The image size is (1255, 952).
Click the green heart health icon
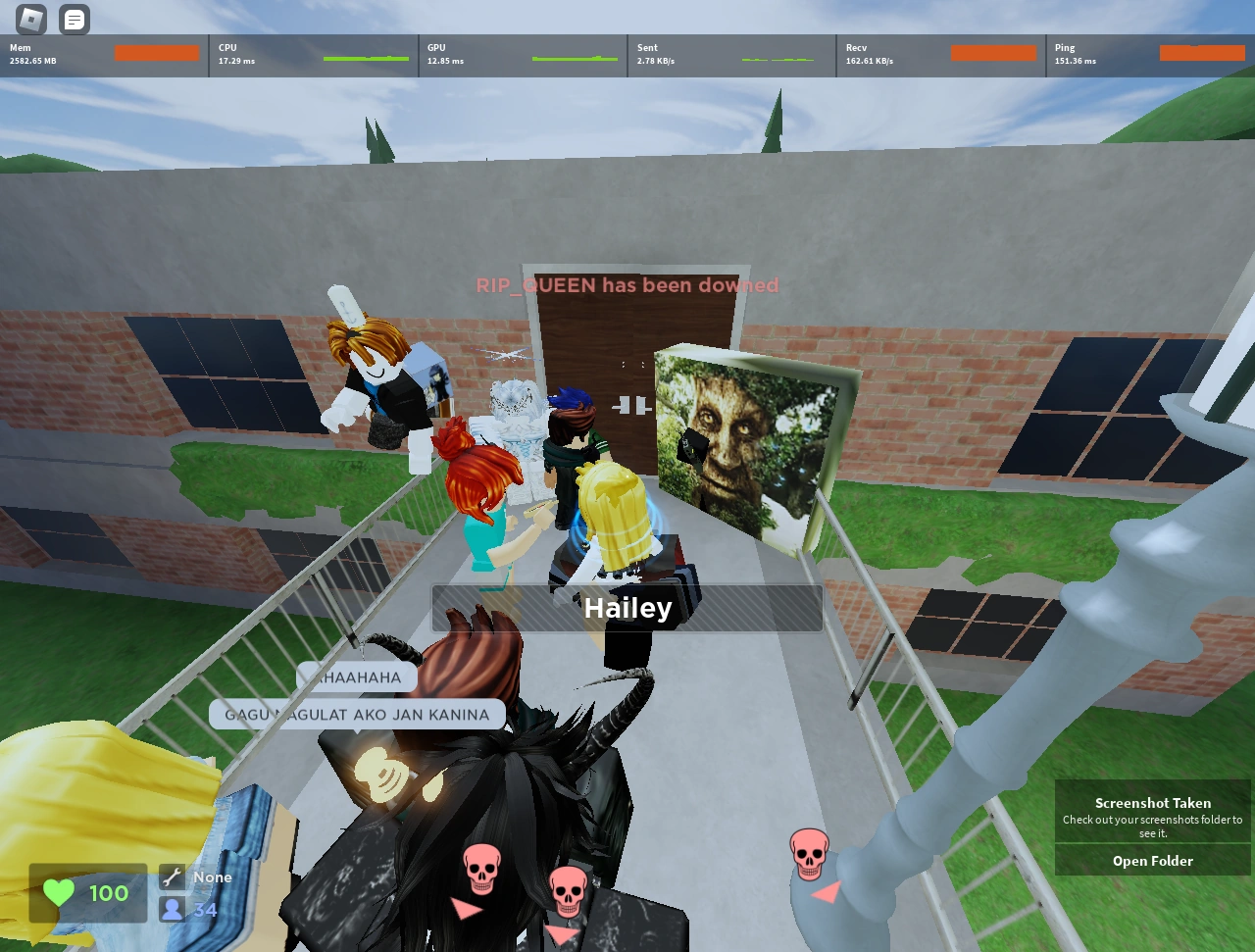[58, 893]
